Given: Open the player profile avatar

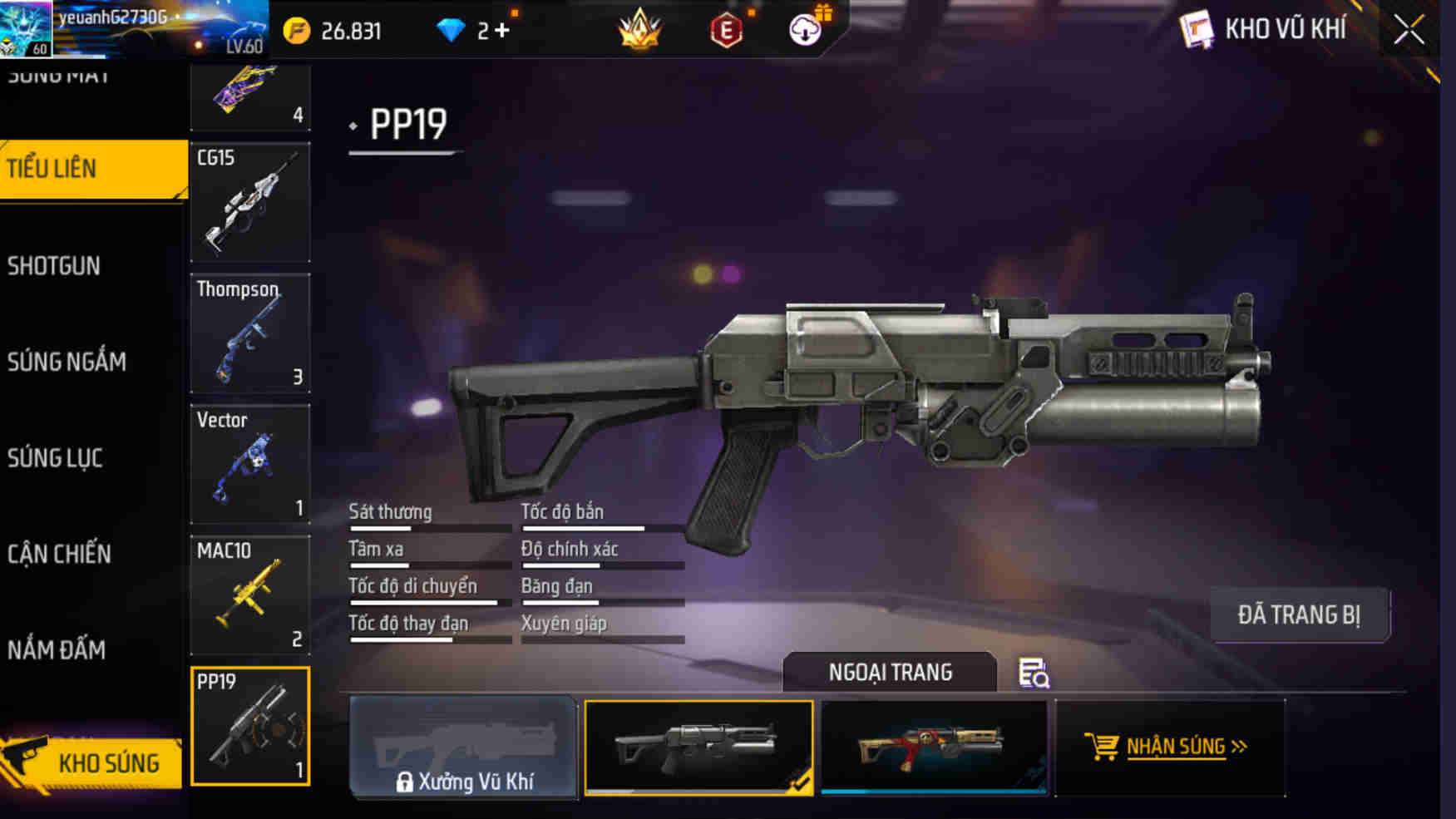Looking at the screenshot, I should pyautogui.click(x=27, y=27).
